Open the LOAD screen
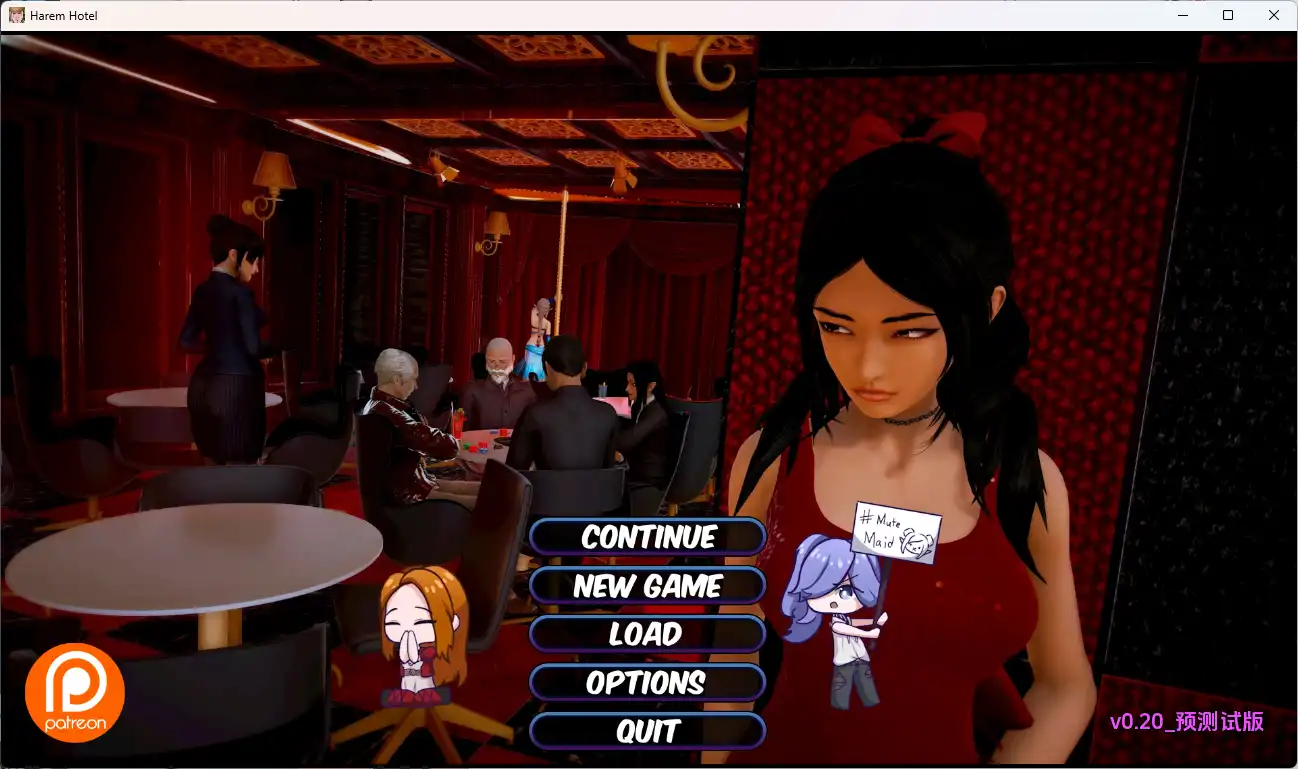The image size is (1298, 769). pyautogui.click(x=648, y=634)
